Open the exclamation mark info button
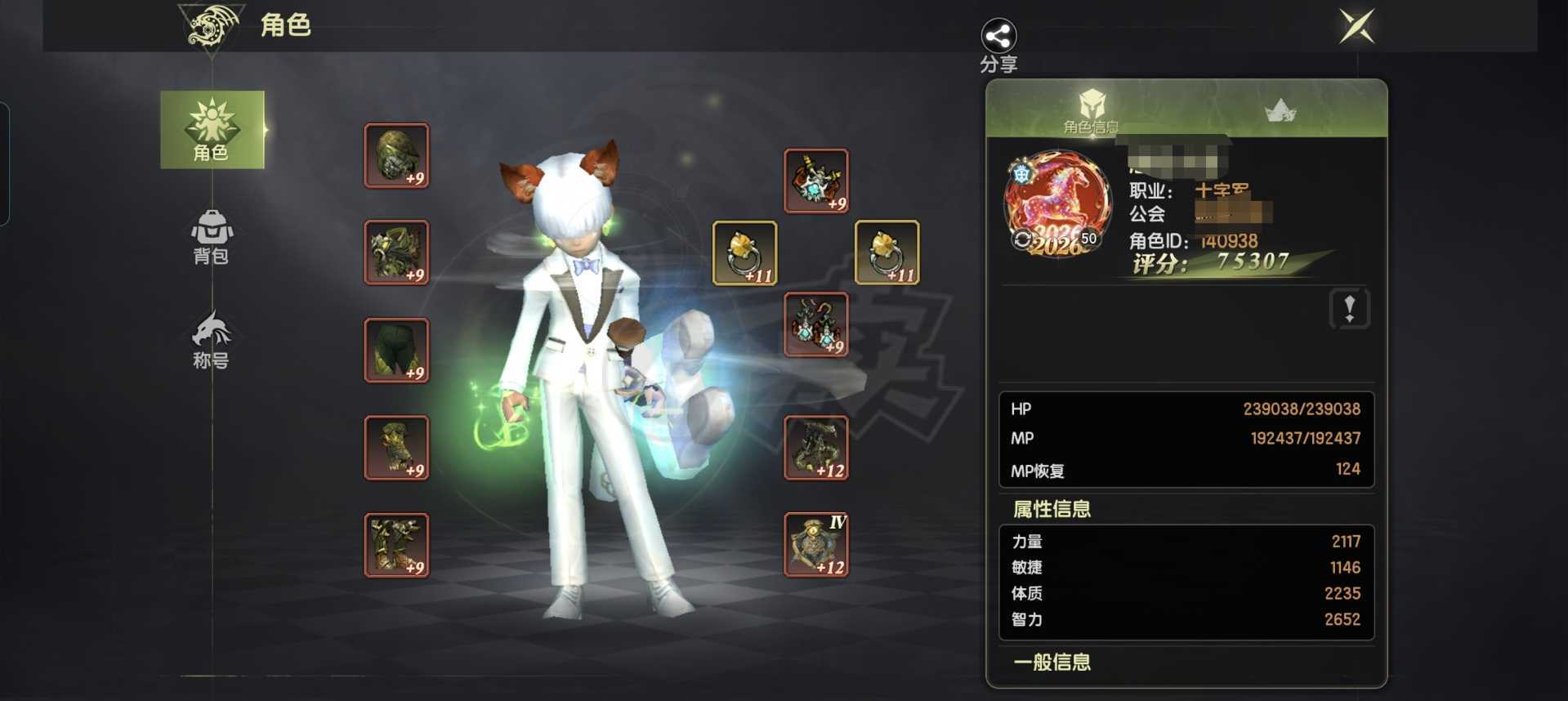Viewport: 1568px width, 701px height. 1349,309
